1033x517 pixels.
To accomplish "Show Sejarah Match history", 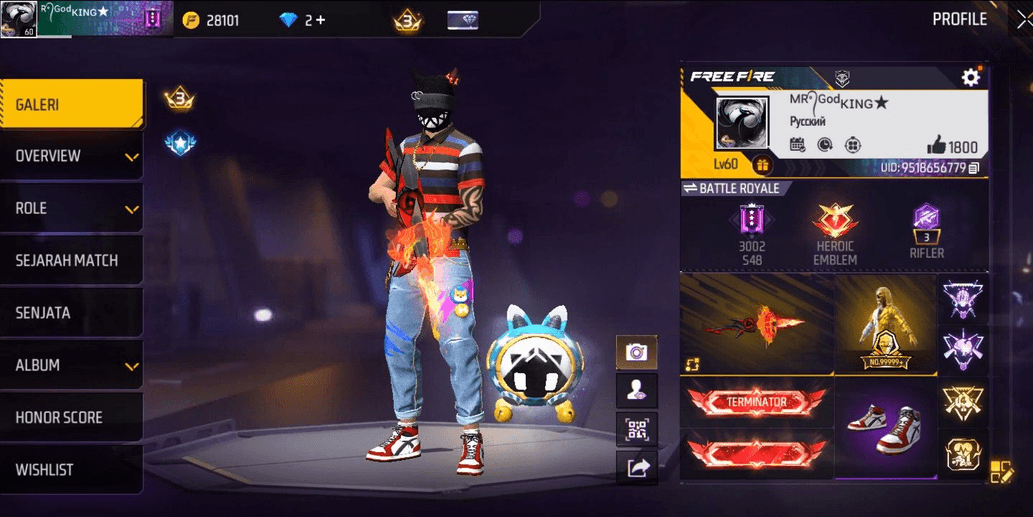I will pyautogui.click(x=70, y=261).
